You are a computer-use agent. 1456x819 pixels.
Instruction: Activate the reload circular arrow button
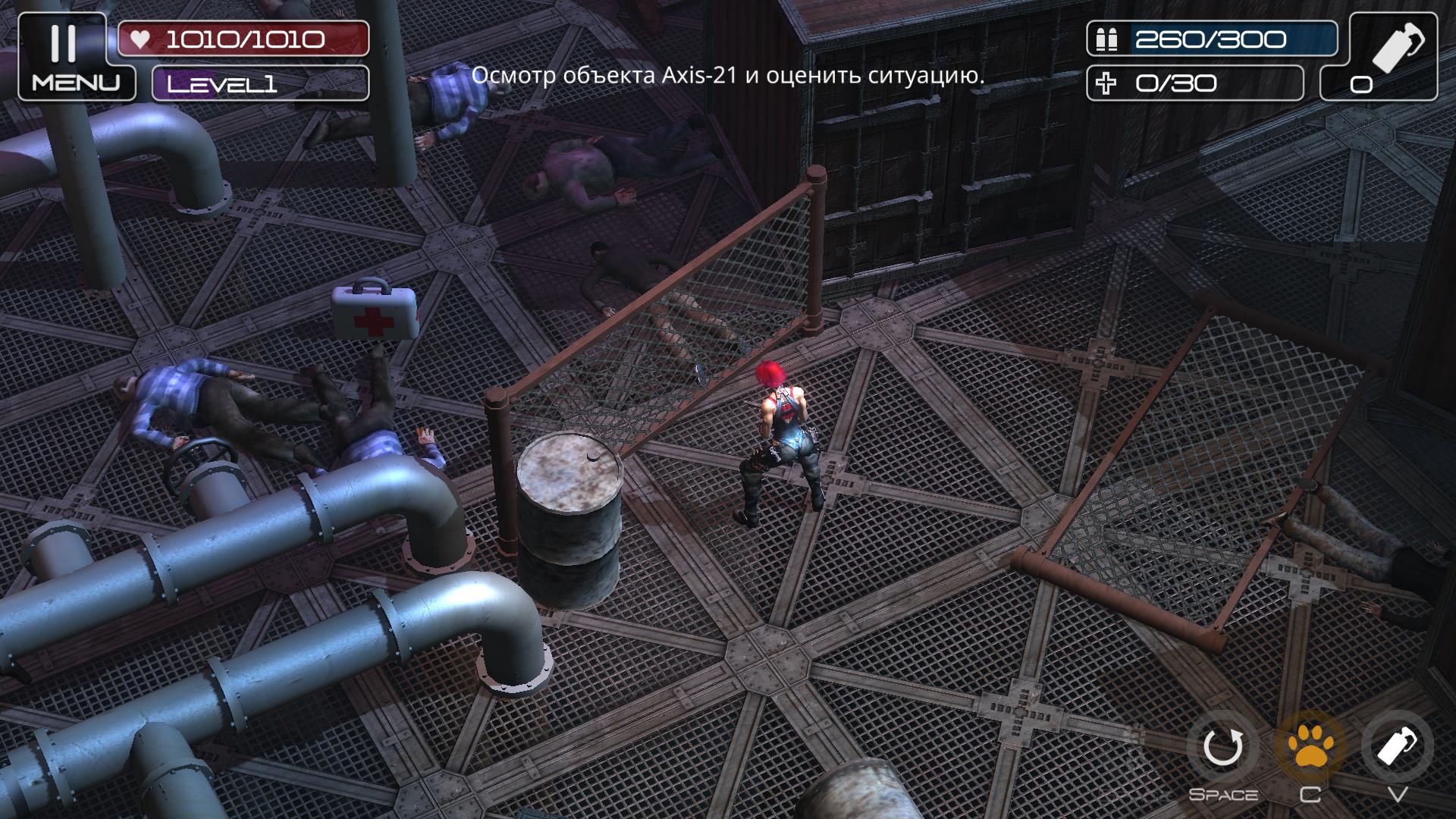(1222, 748)
